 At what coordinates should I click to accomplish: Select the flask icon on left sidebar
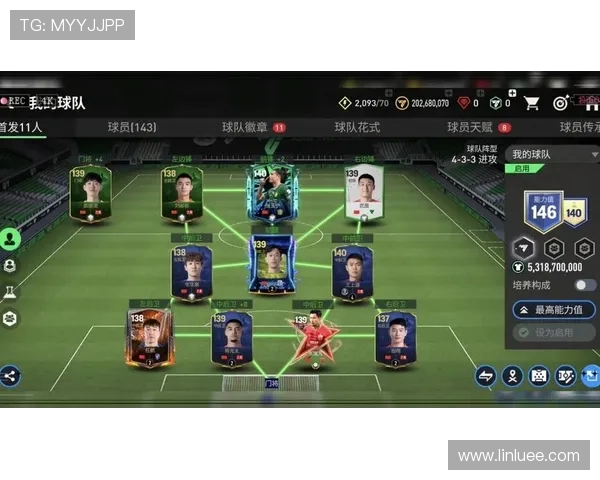click(x=10, y=292)
